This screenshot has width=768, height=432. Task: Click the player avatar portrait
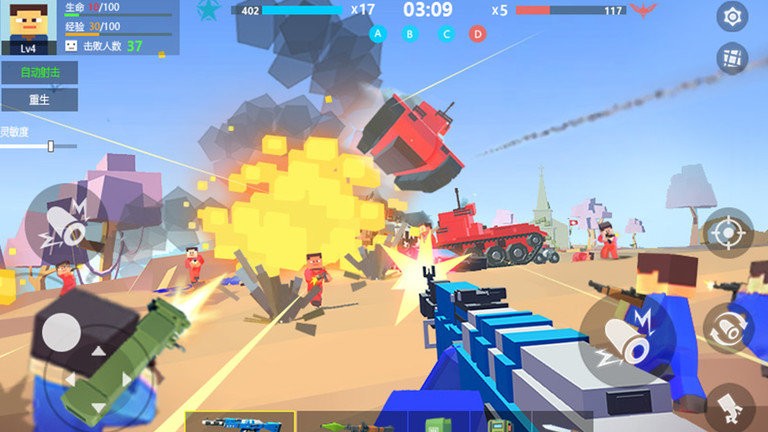click(x=28, y=27)
